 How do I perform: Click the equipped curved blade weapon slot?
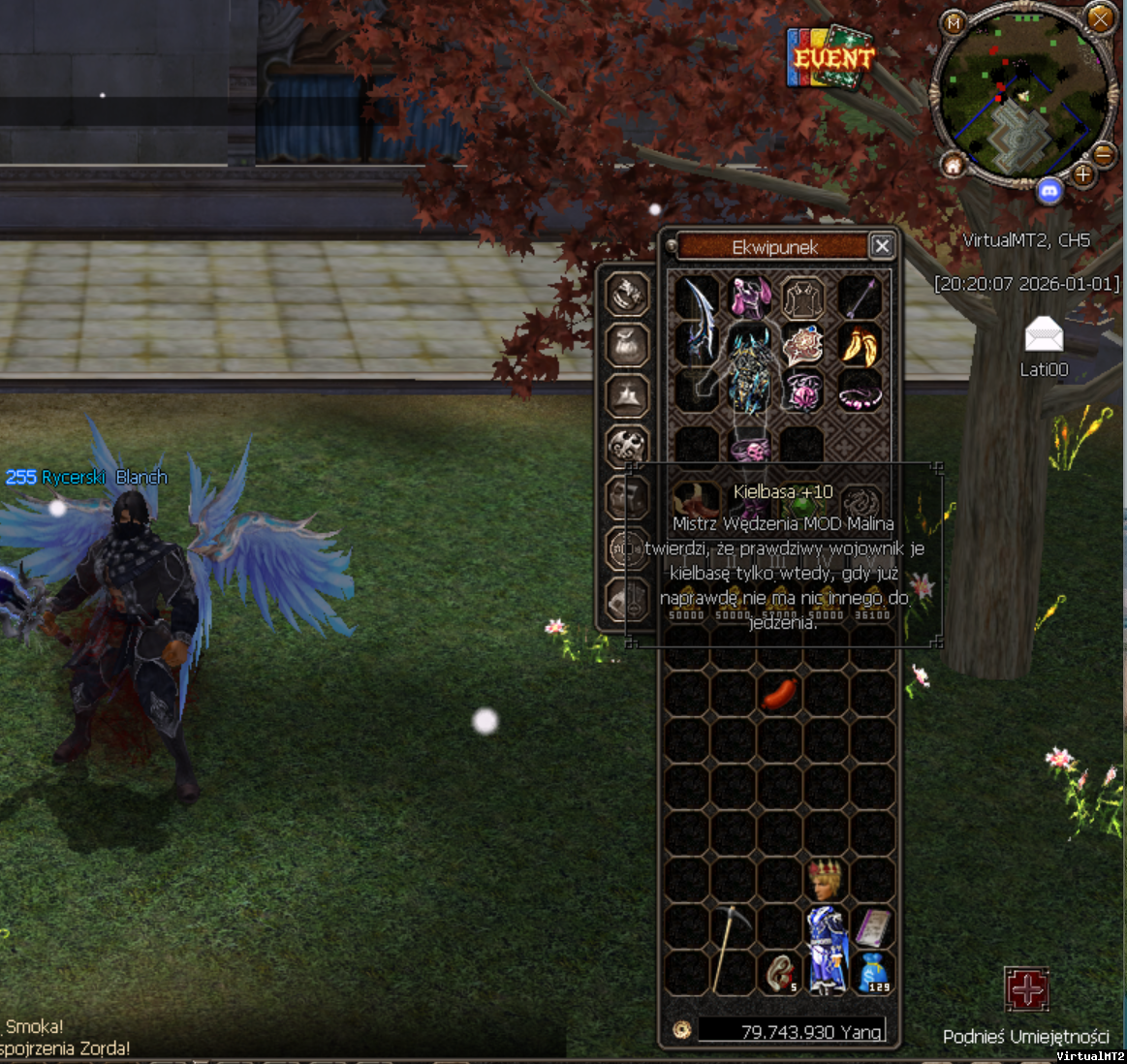pyautogui.click(x=697, y=320)
